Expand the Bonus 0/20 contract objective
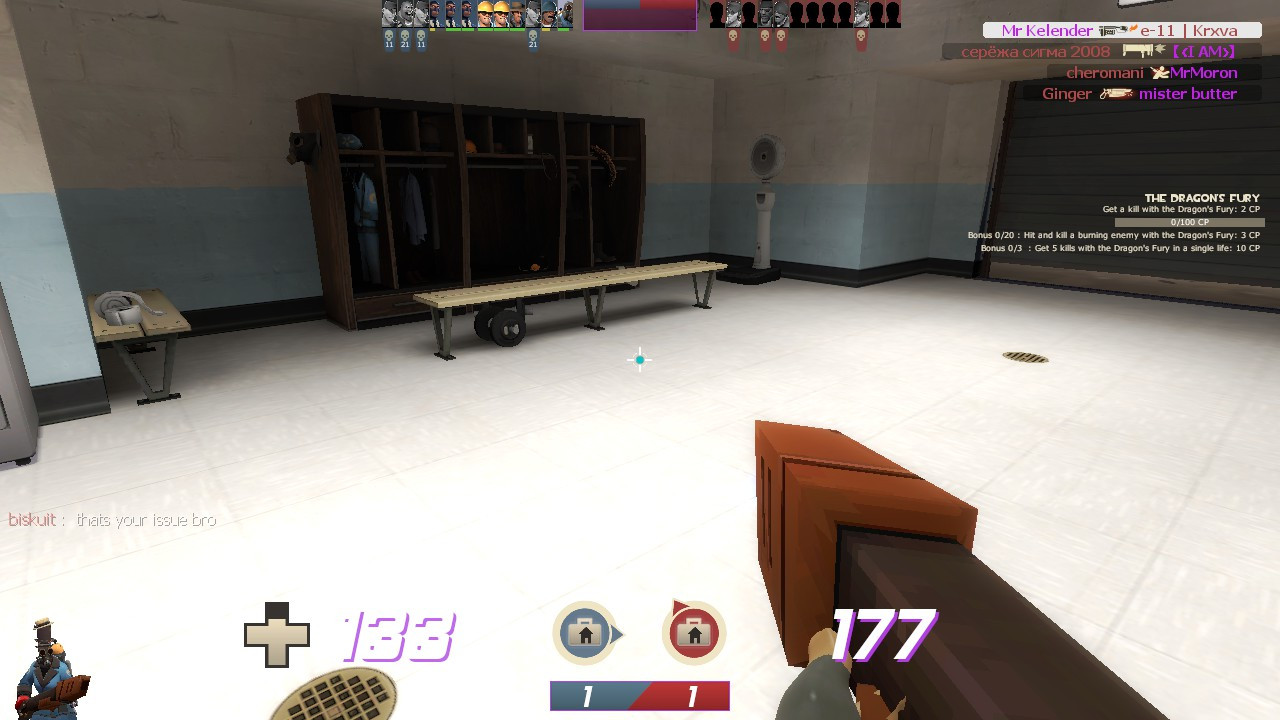1280x720 pixels. tap(1114, 235)
